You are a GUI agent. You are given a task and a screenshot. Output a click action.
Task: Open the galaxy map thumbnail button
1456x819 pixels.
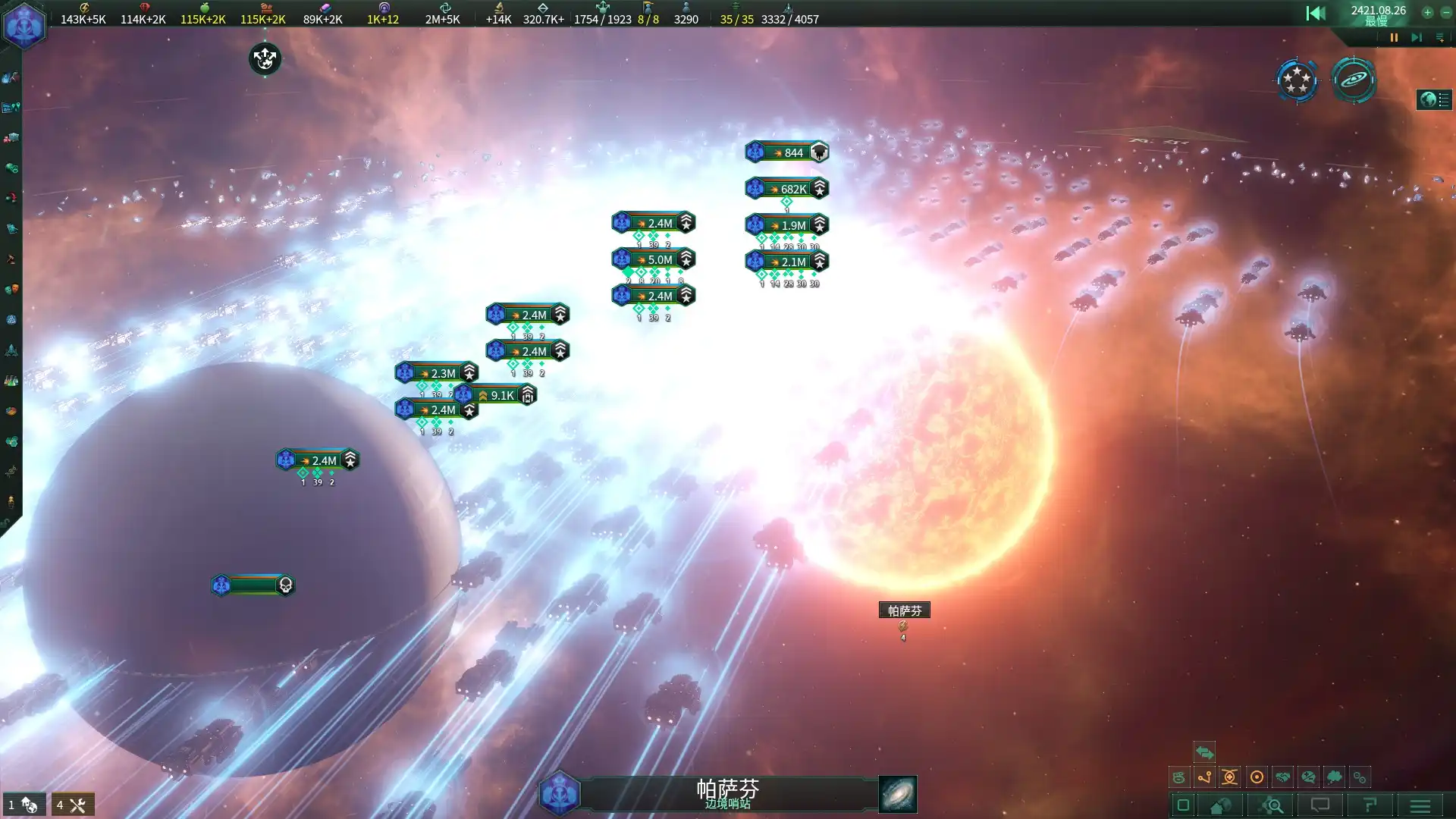897,794
